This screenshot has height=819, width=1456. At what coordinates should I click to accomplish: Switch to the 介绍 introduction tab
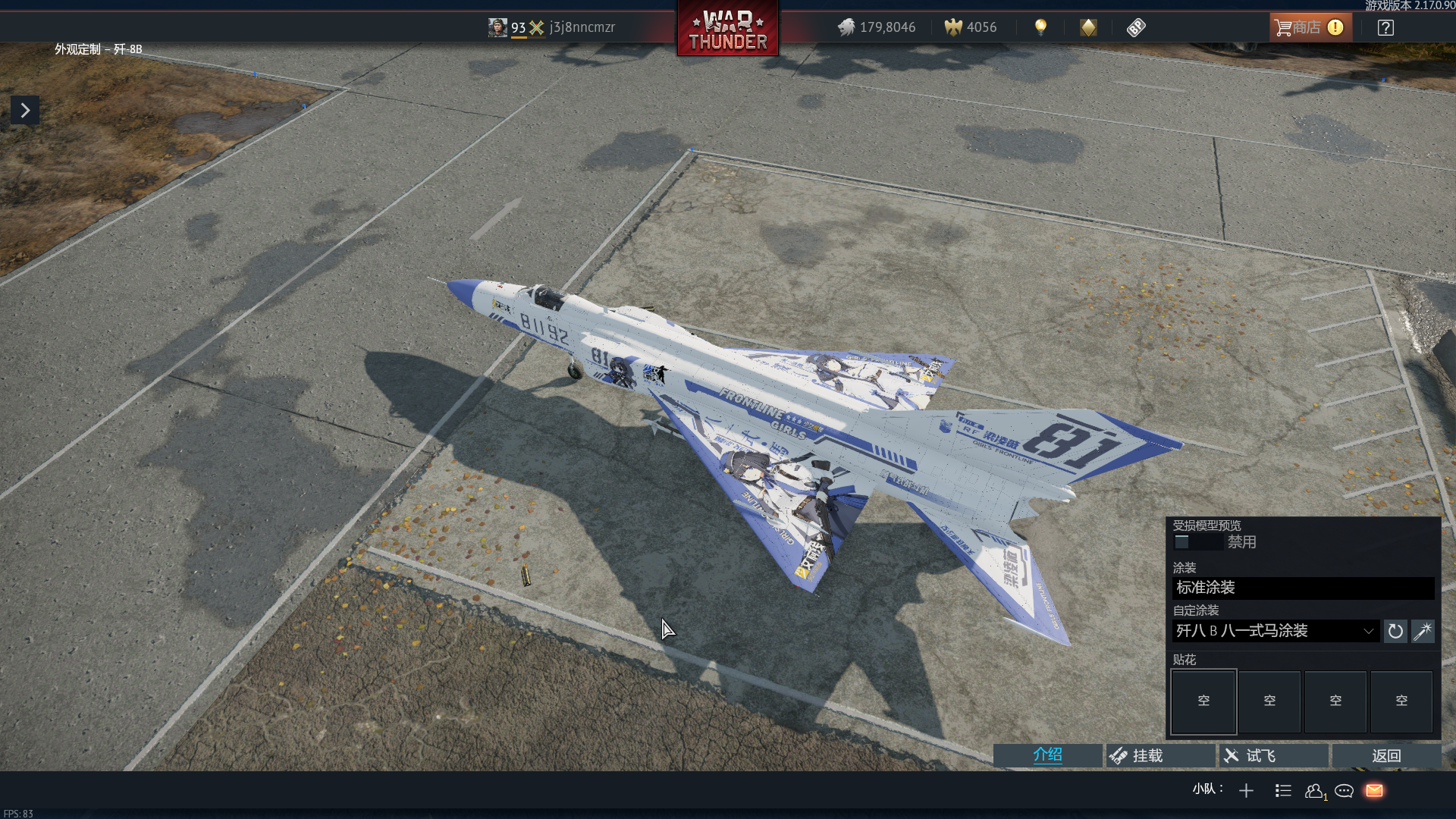coord(1047,755)
